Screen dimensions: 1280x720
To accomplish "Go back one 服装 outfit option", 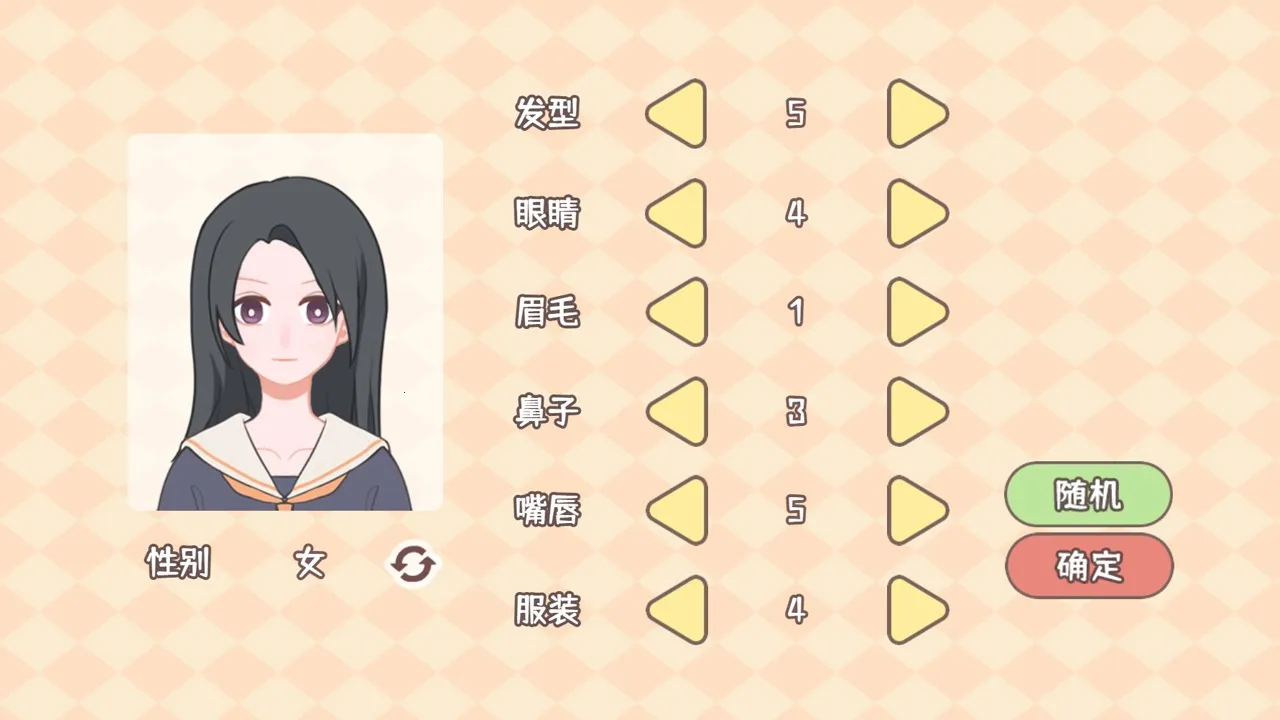I will point(676,610).
